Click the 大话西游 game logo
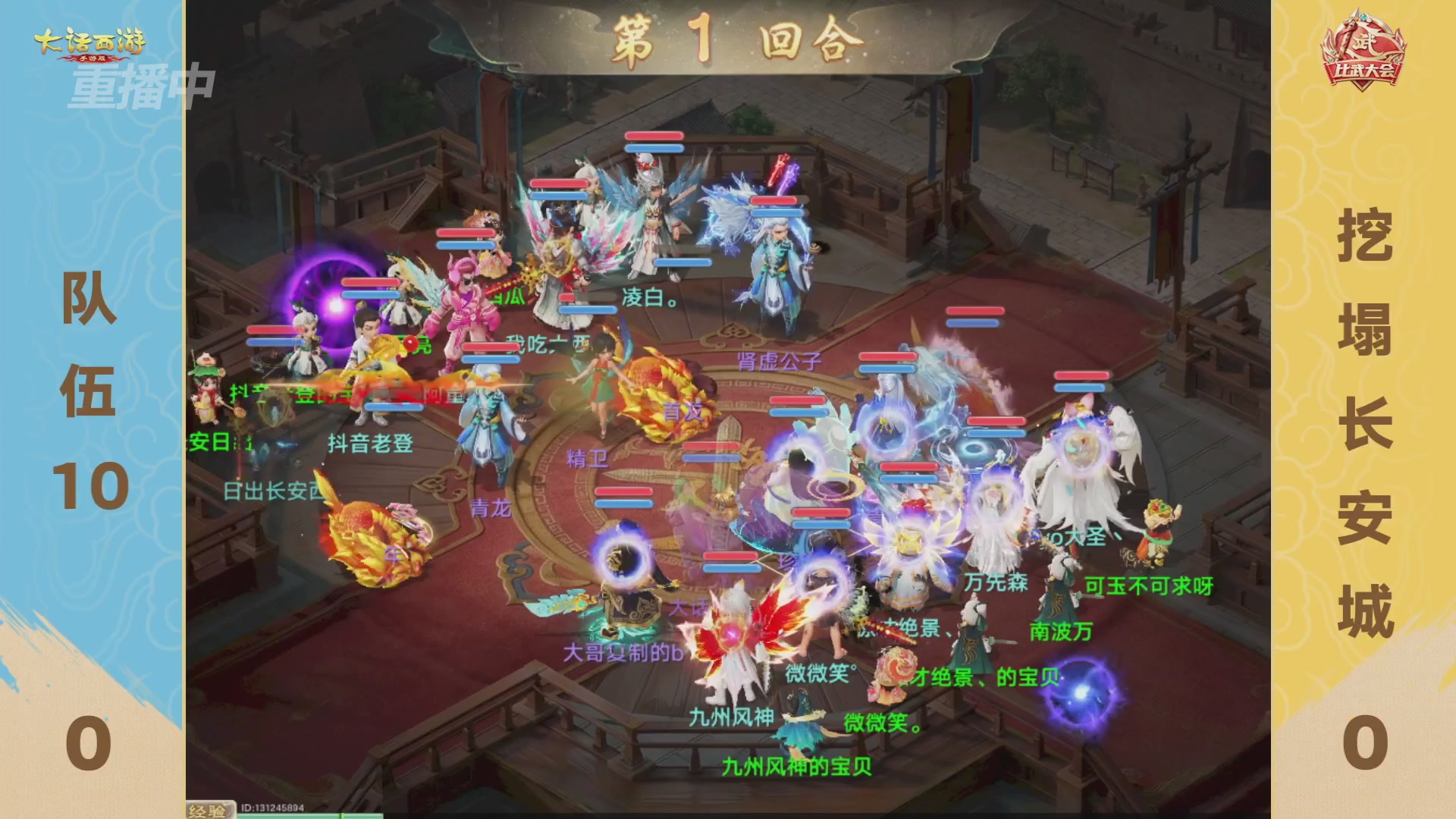The image size is (1456, 819). [91, 42]
